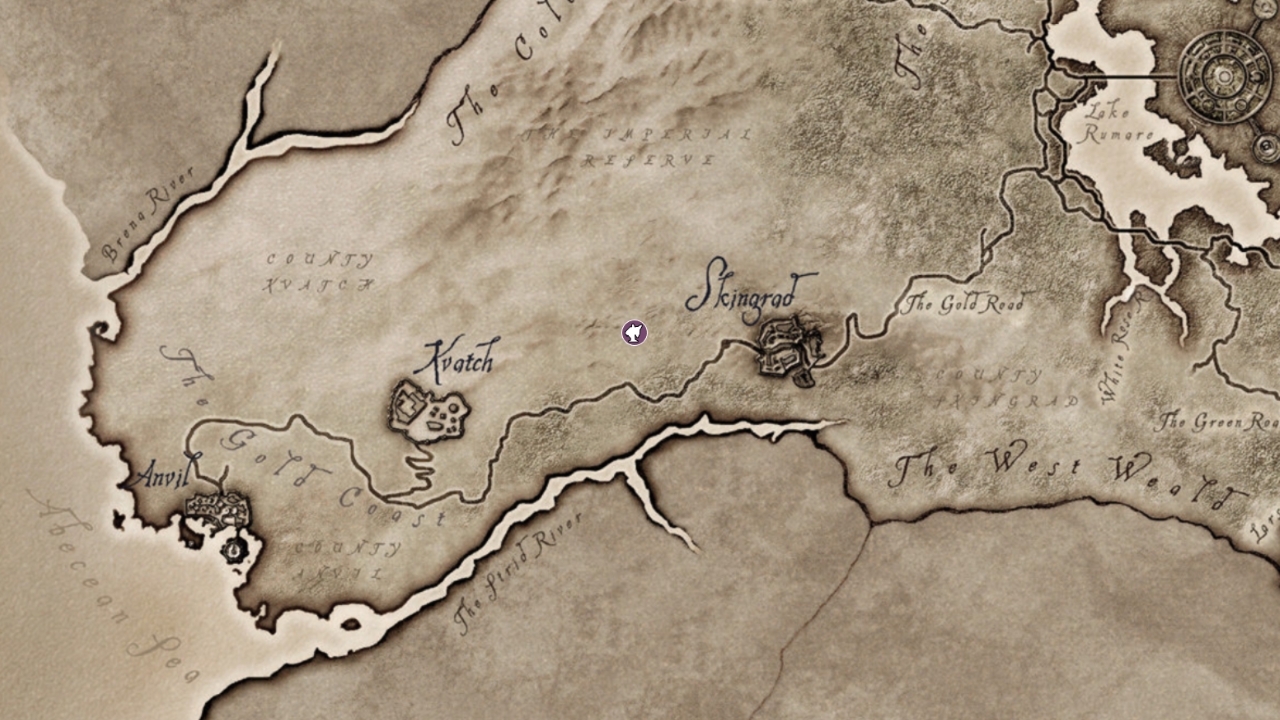Click the white player position marker
Screen dimensions: 1280x720
(x=634, y=332)
